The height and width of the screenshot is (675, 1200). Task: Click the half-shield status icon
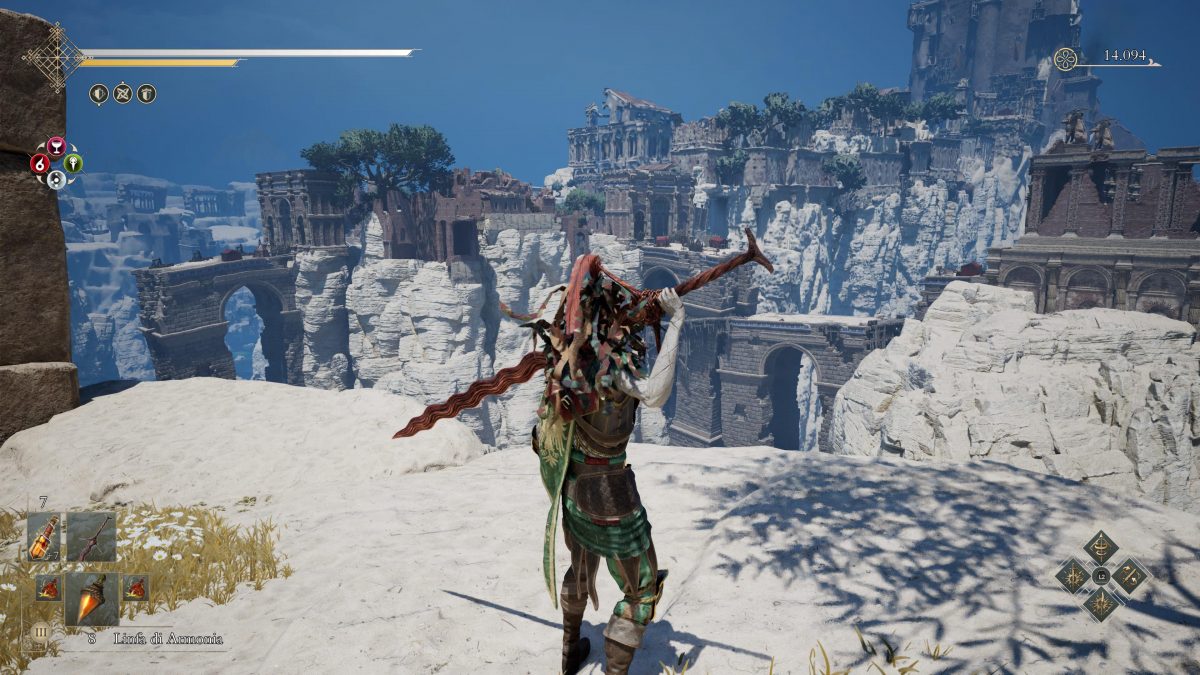(98, 94)
